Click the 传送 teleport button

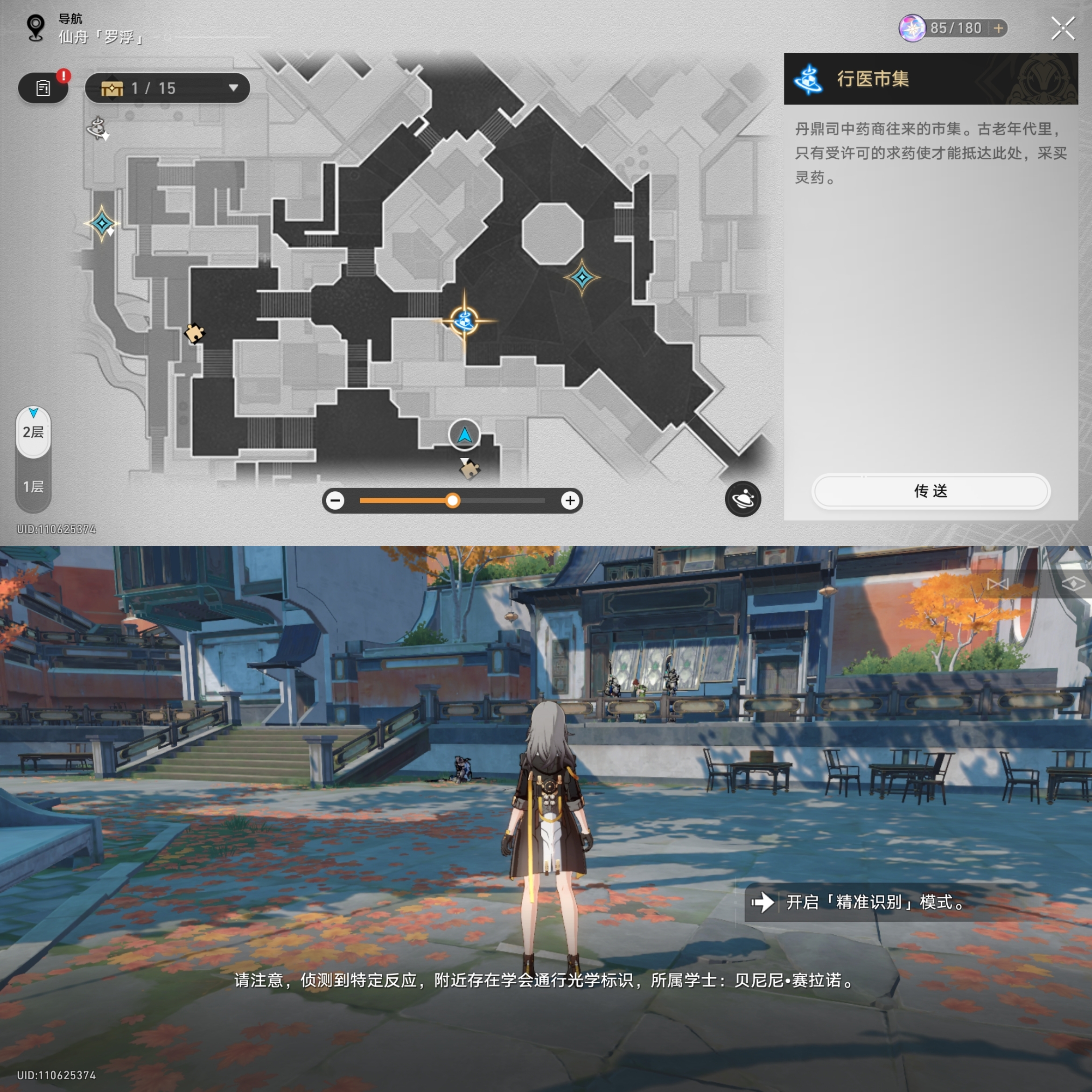[931, 490]
